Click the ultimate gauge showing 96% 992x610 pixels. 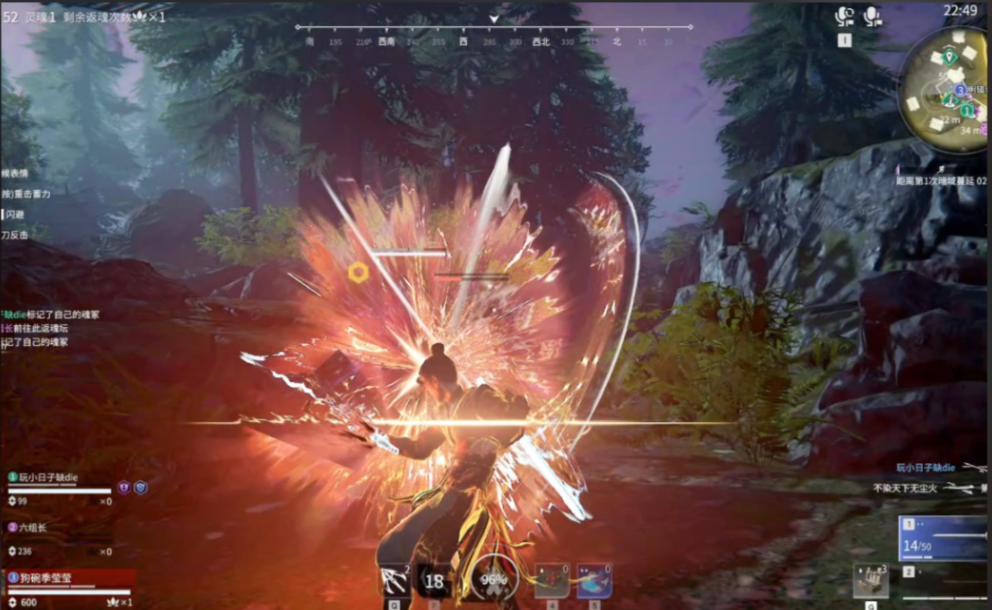coord(491,580)
